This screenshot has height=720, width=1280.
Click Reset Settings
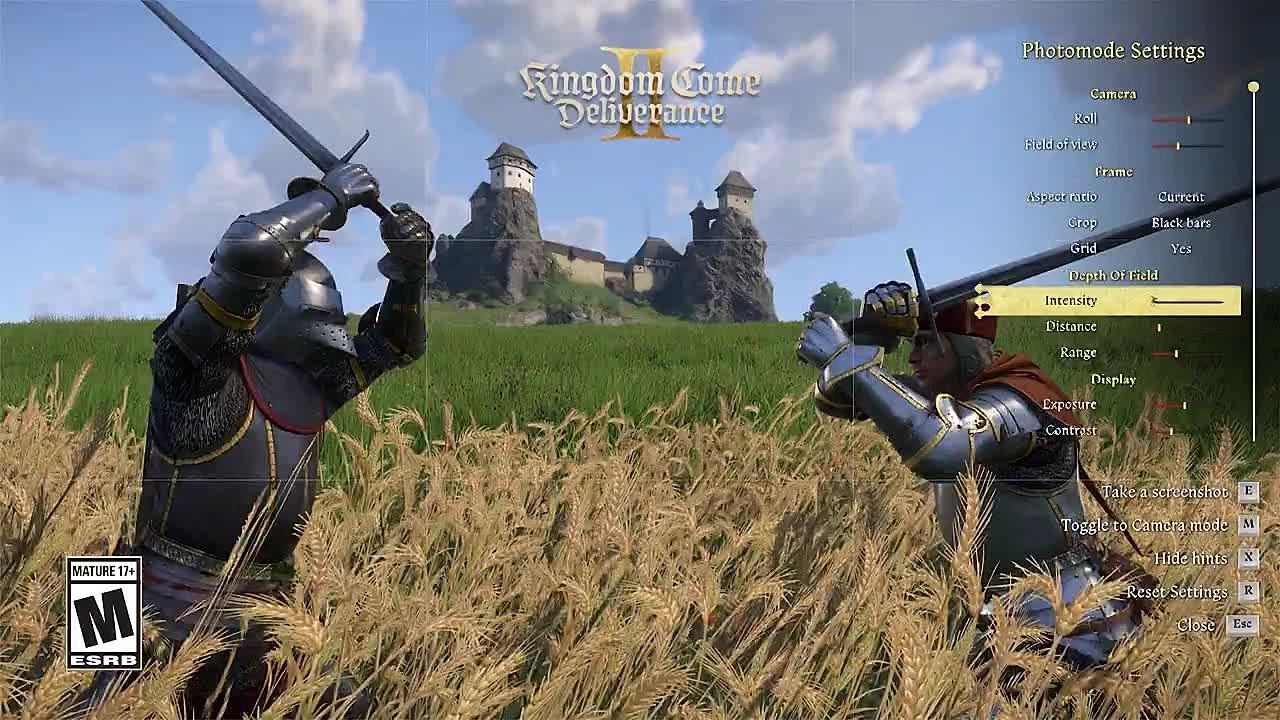coord(1176,591)
